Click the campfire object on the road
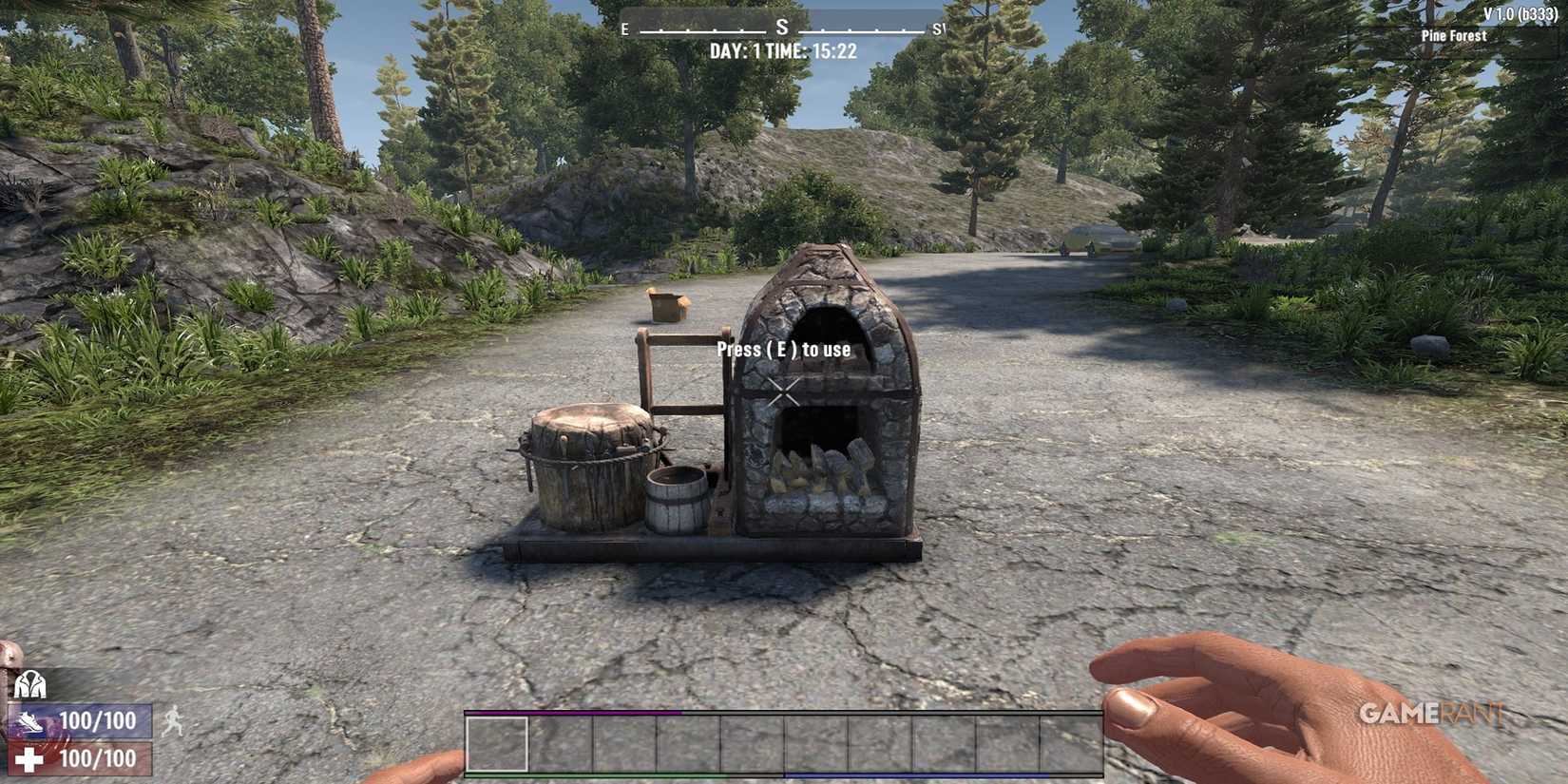This screenshot has height=784, width=1568. pos(665,304)
